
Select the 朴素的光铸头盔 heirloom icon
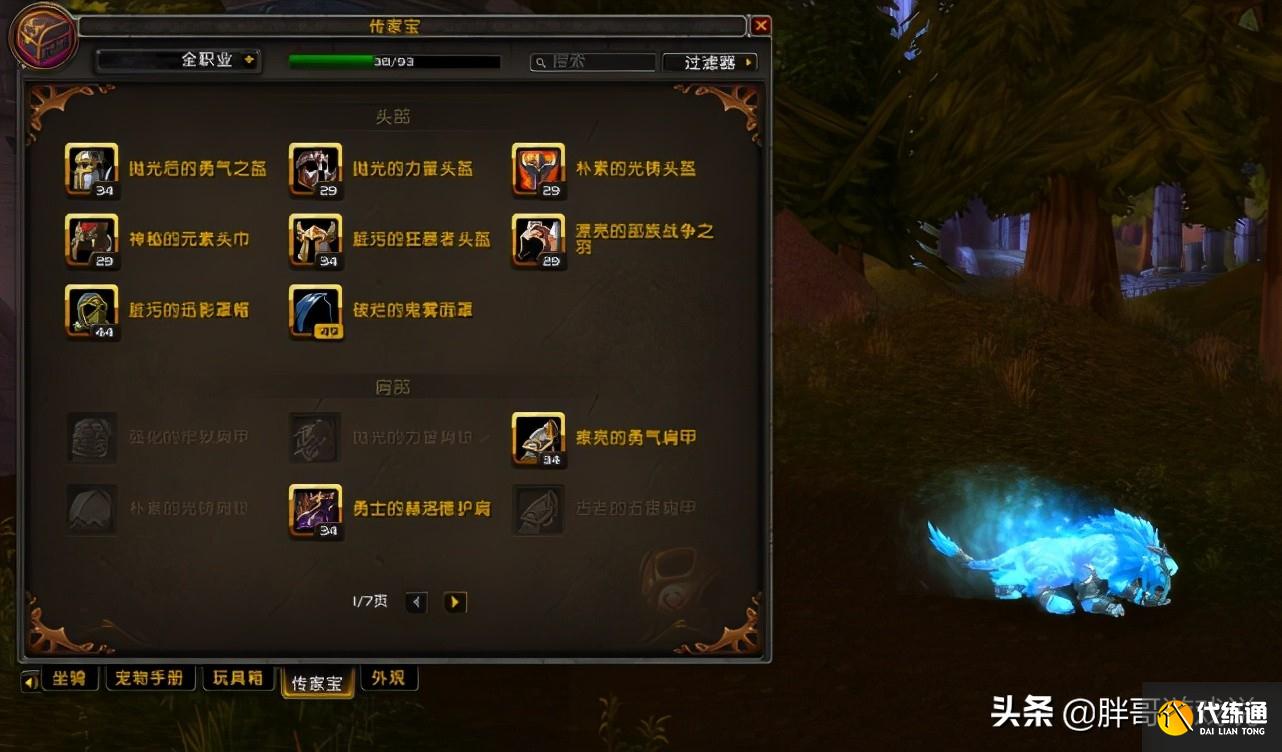(538, 170)
